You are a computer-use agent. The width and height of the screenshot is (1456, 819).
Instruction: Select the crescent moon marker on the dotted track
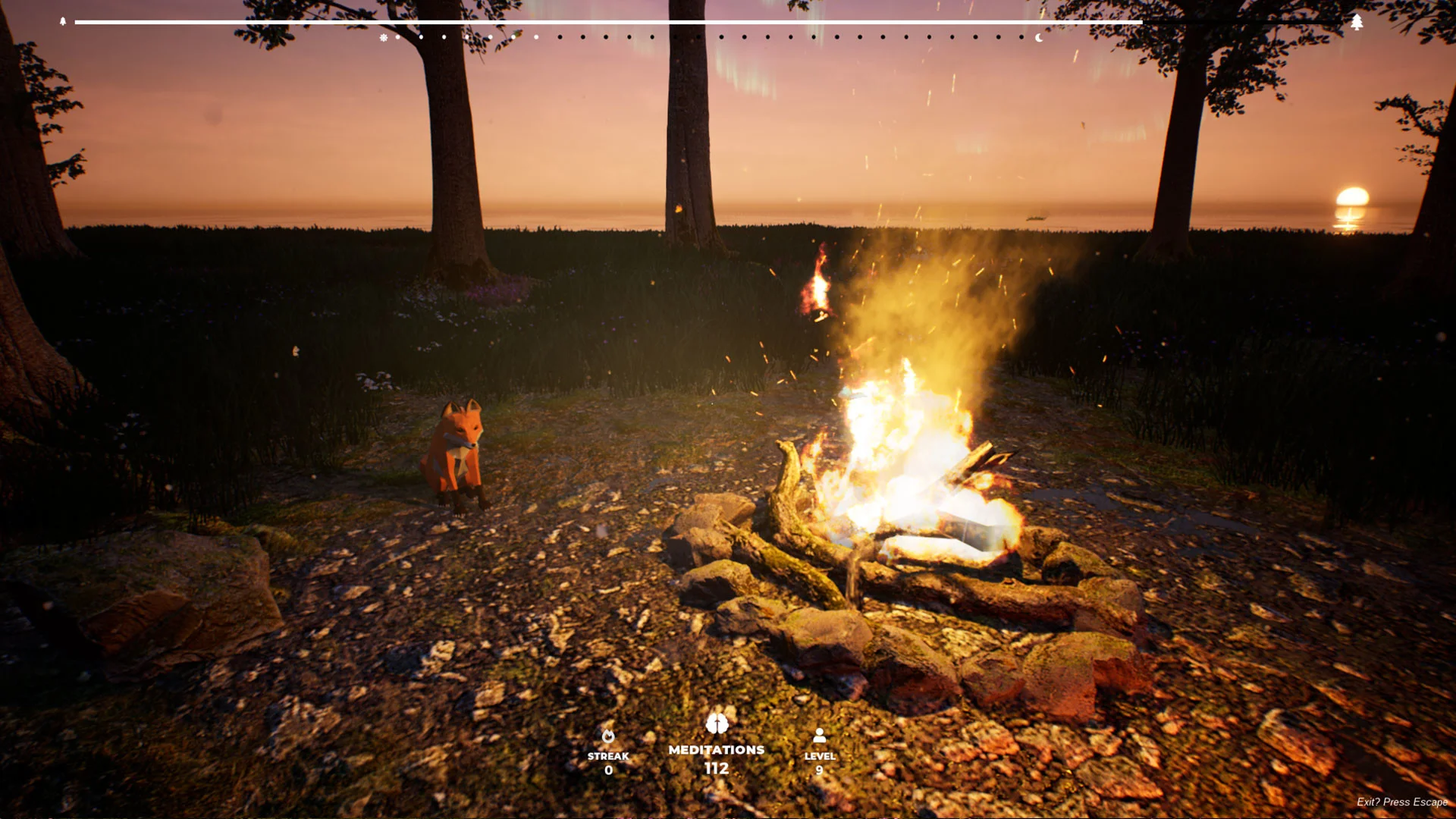coord(1039,37)
